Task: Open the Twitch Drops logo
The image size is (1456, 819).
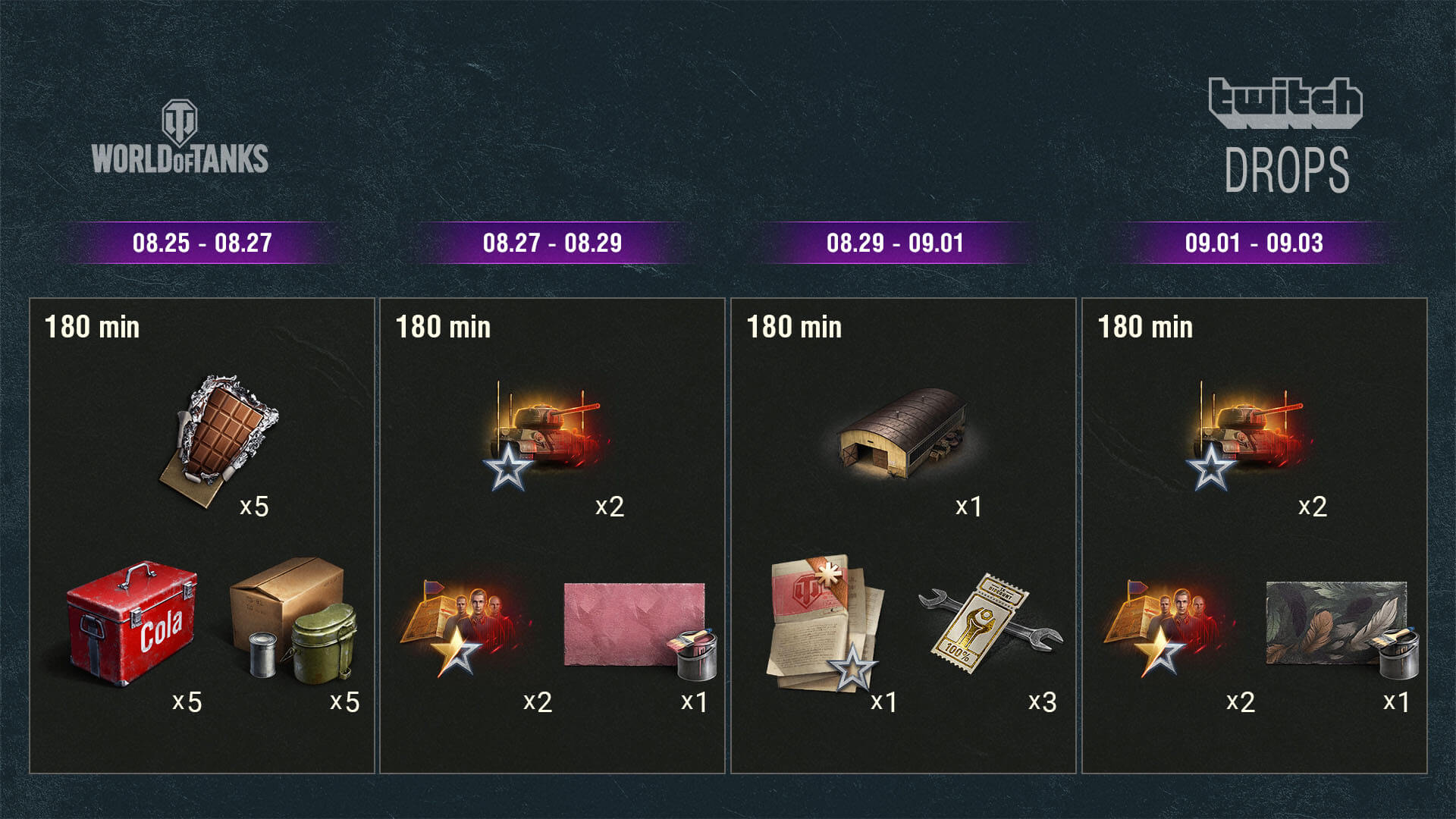Action: click(x=1286, y=135)
